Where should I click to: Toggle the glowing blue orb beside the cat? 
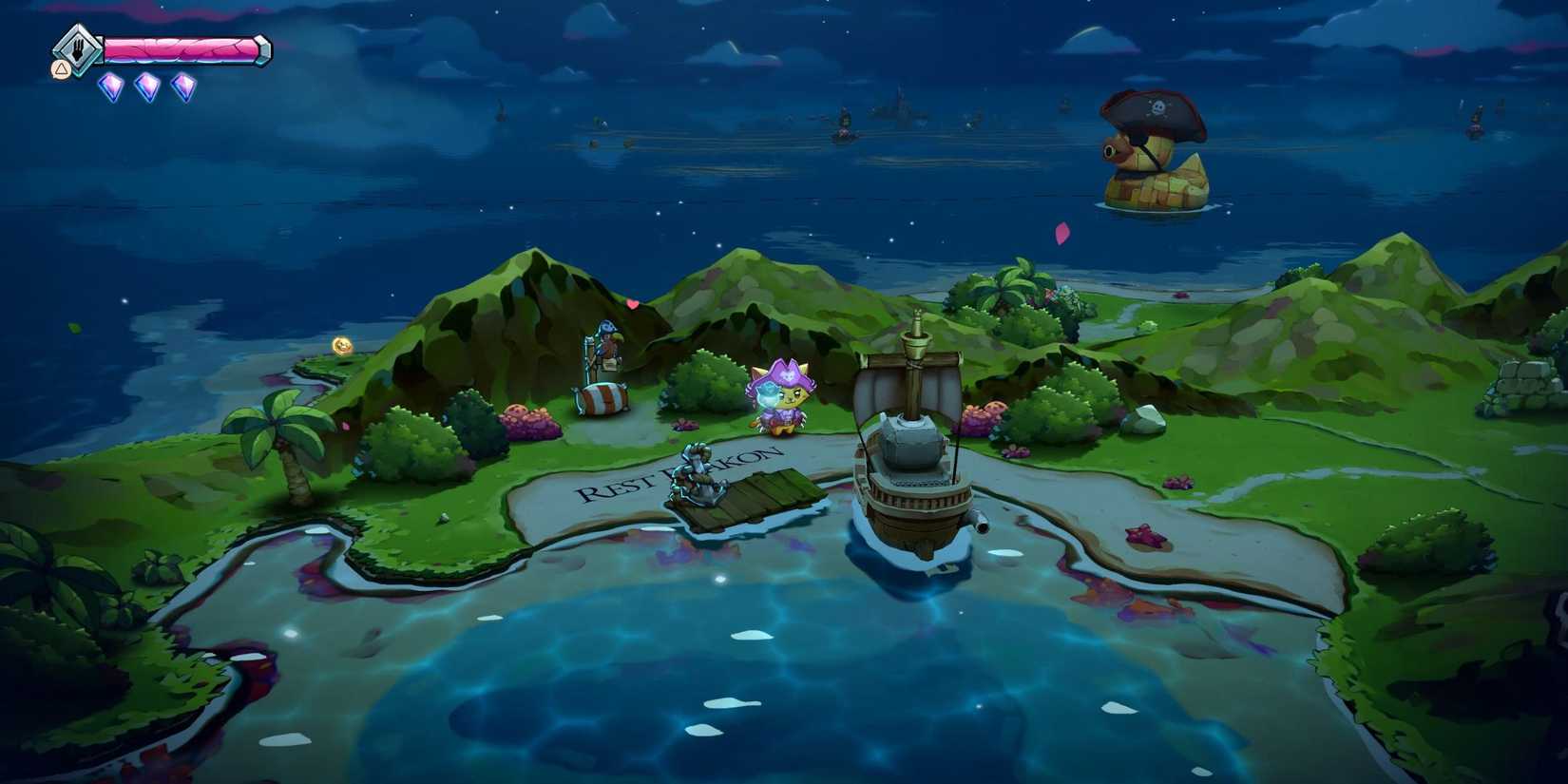tap(766, 393)
